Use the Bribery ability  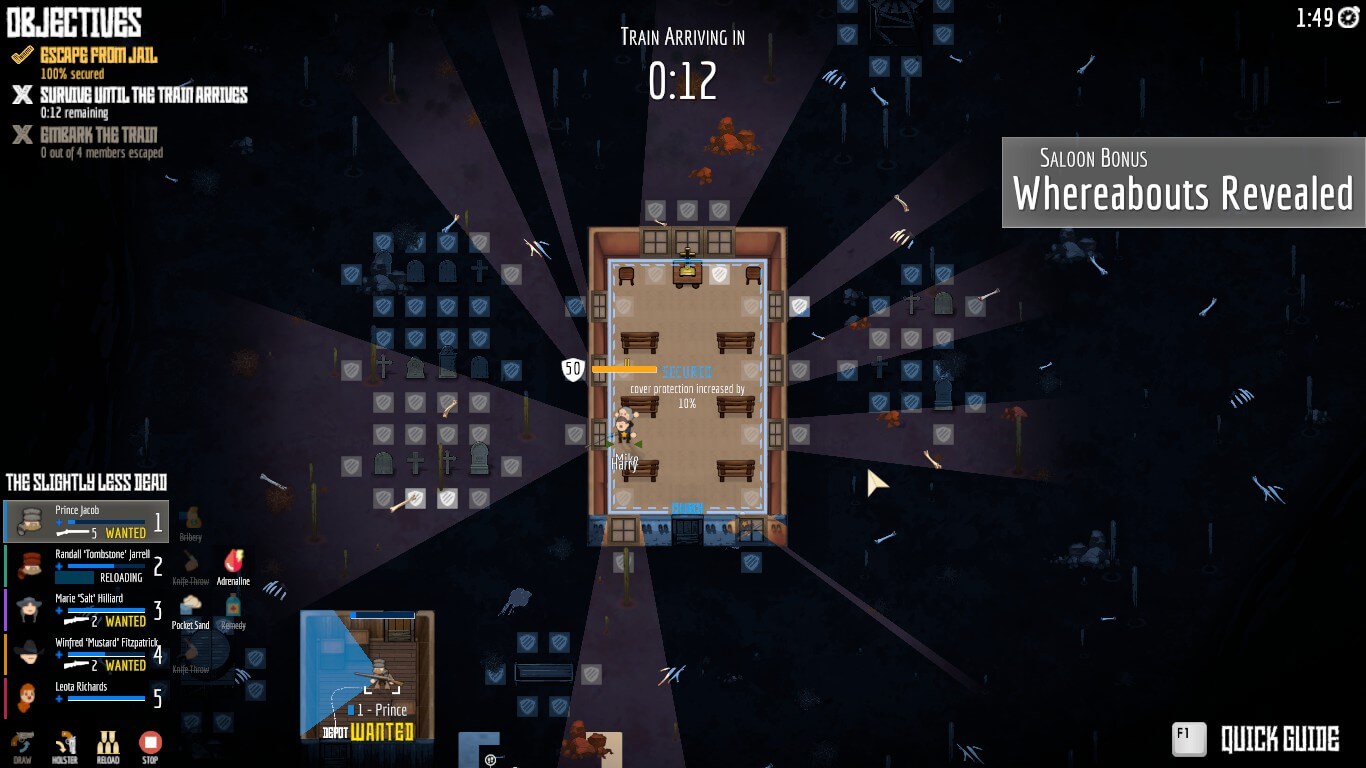click(x=191, y=521)
